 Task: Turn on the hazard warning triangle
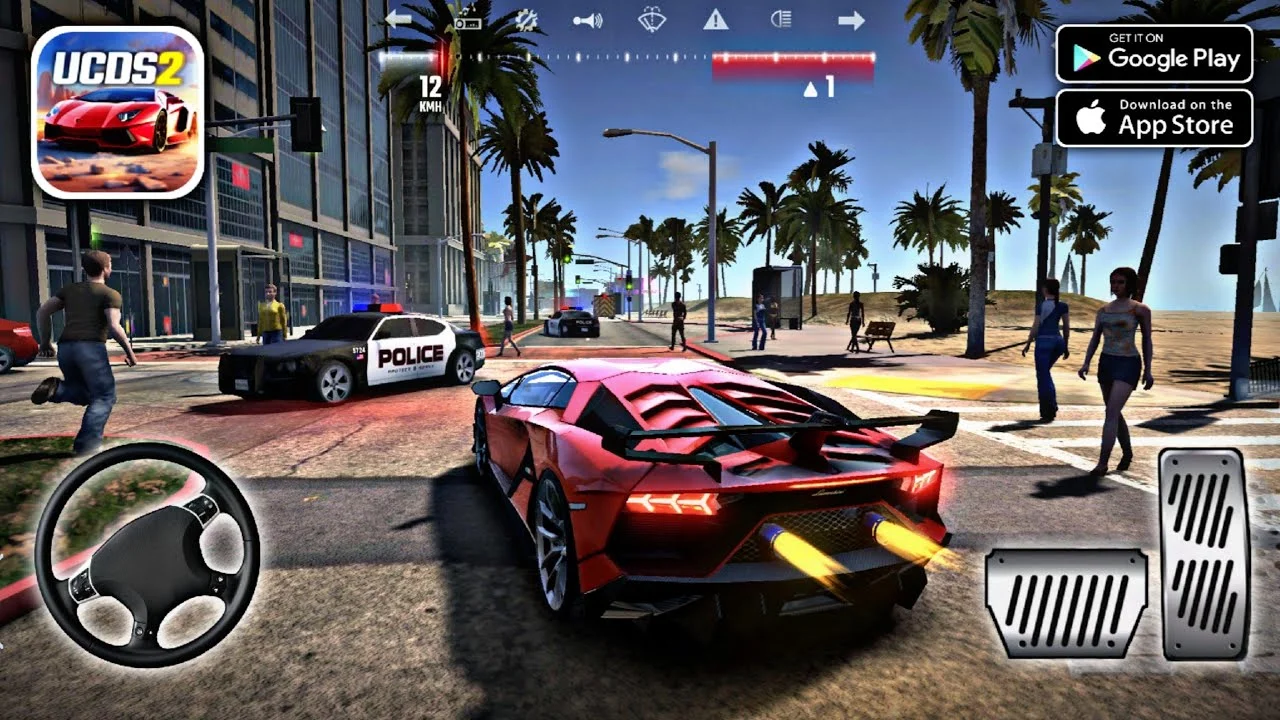(x=715, y=19)
